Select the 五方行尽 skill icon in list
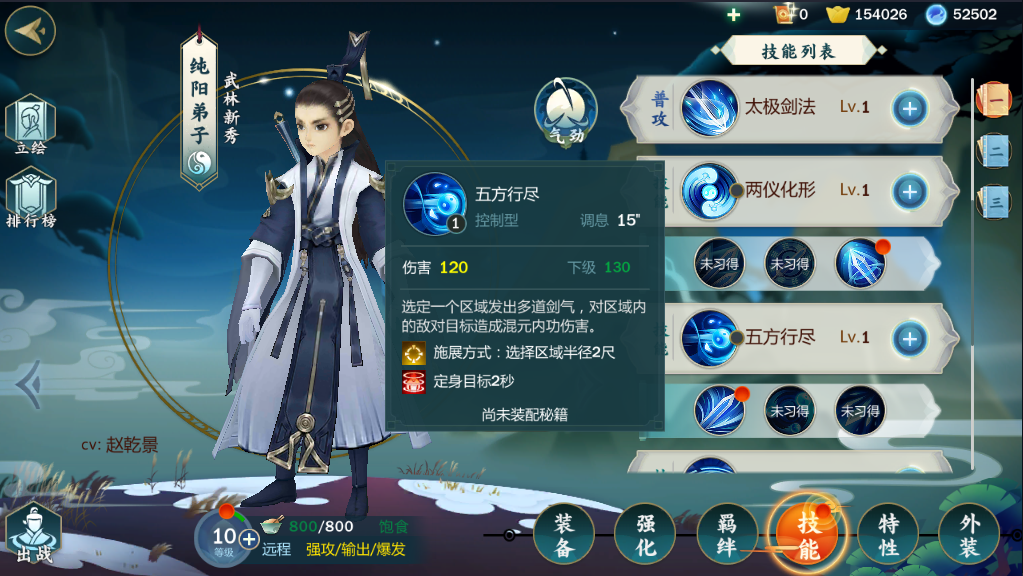The height and width of the screenshot is (576, 1023). (710, 338)
